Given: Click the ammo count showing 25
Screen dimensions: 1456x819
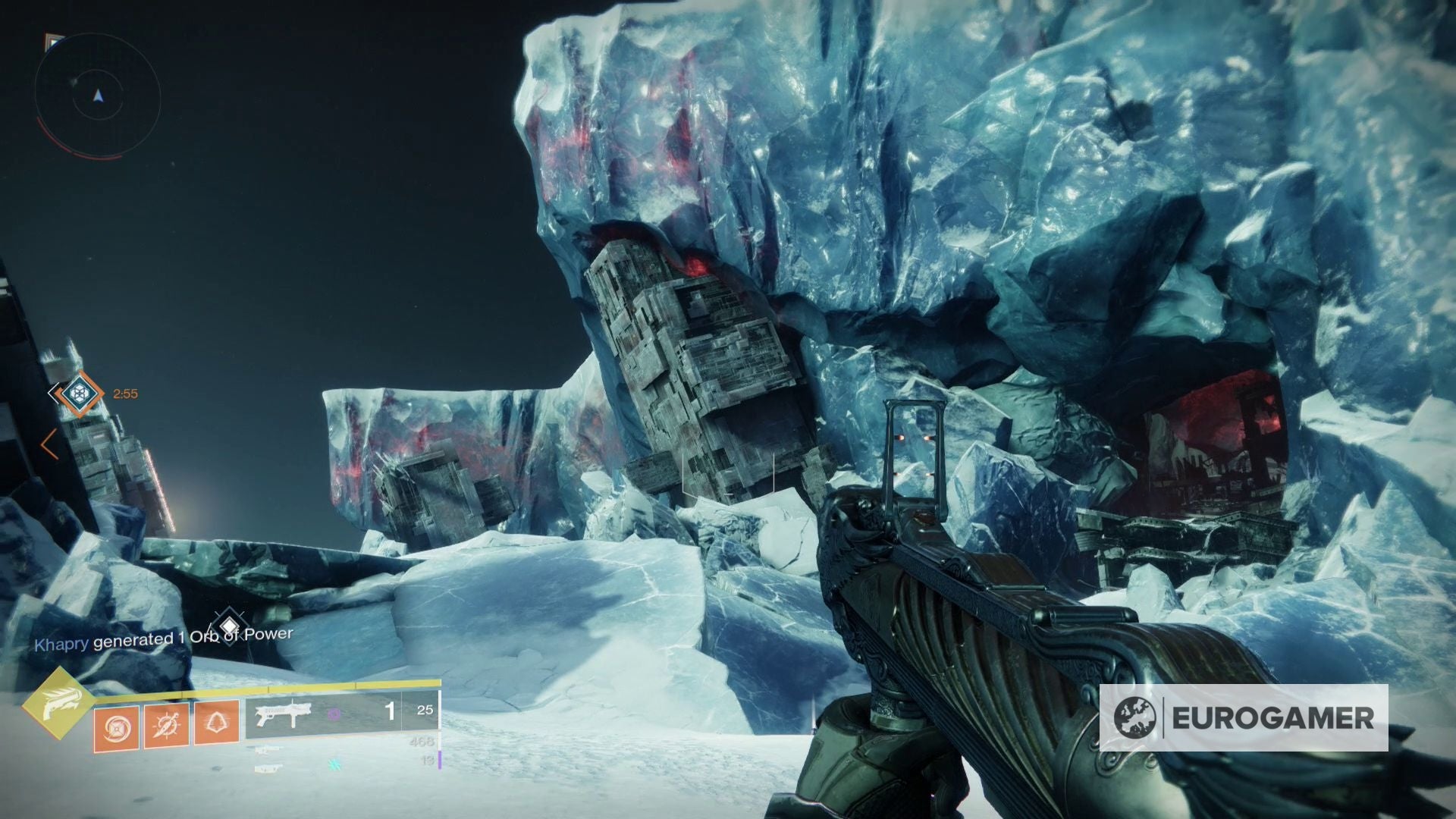Looking at the screenshot, I should 425,711.
